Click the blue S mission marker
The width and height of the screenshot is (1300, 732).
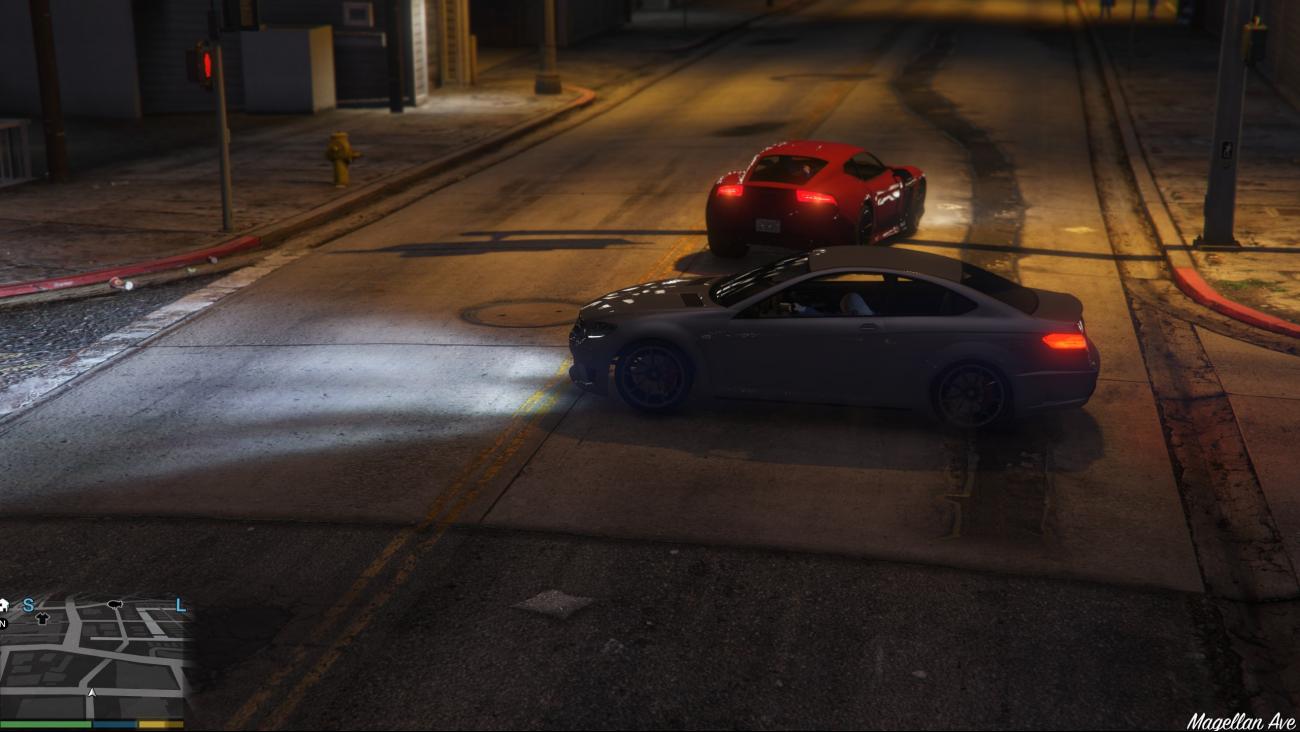29,604
